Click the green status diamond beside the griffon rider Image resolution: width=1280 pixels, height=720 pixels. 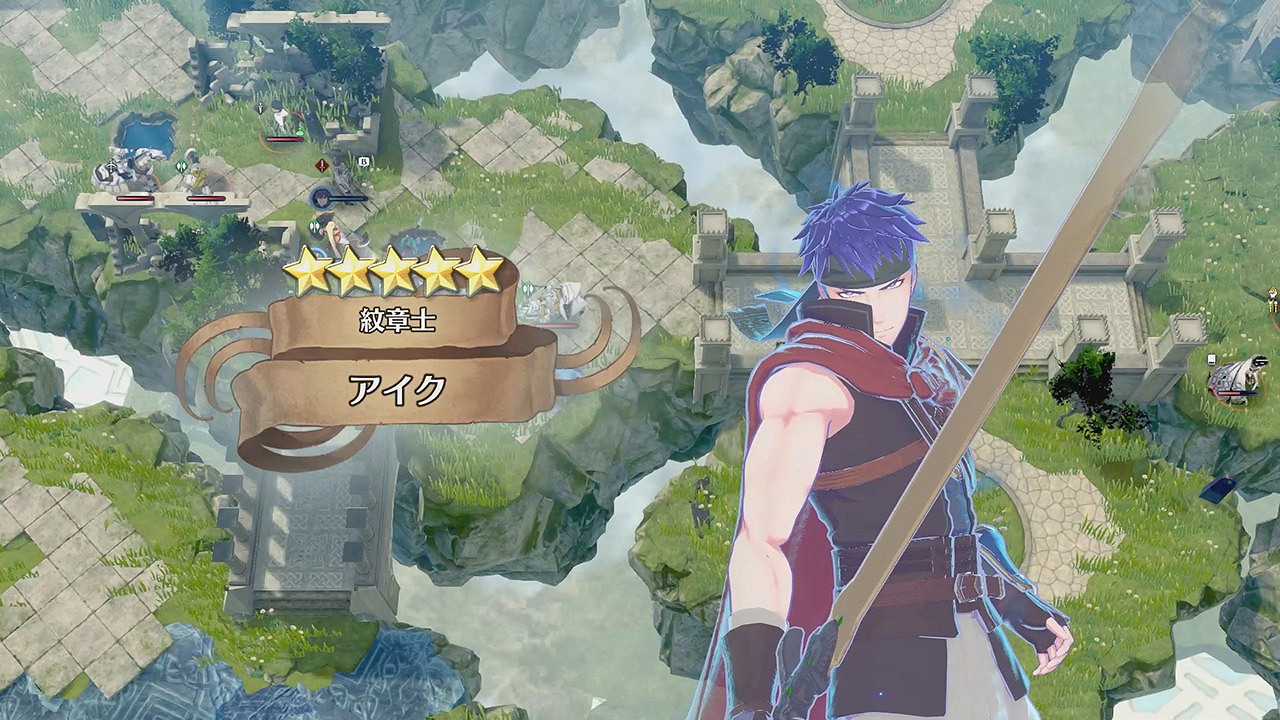(x=180, y=164)
